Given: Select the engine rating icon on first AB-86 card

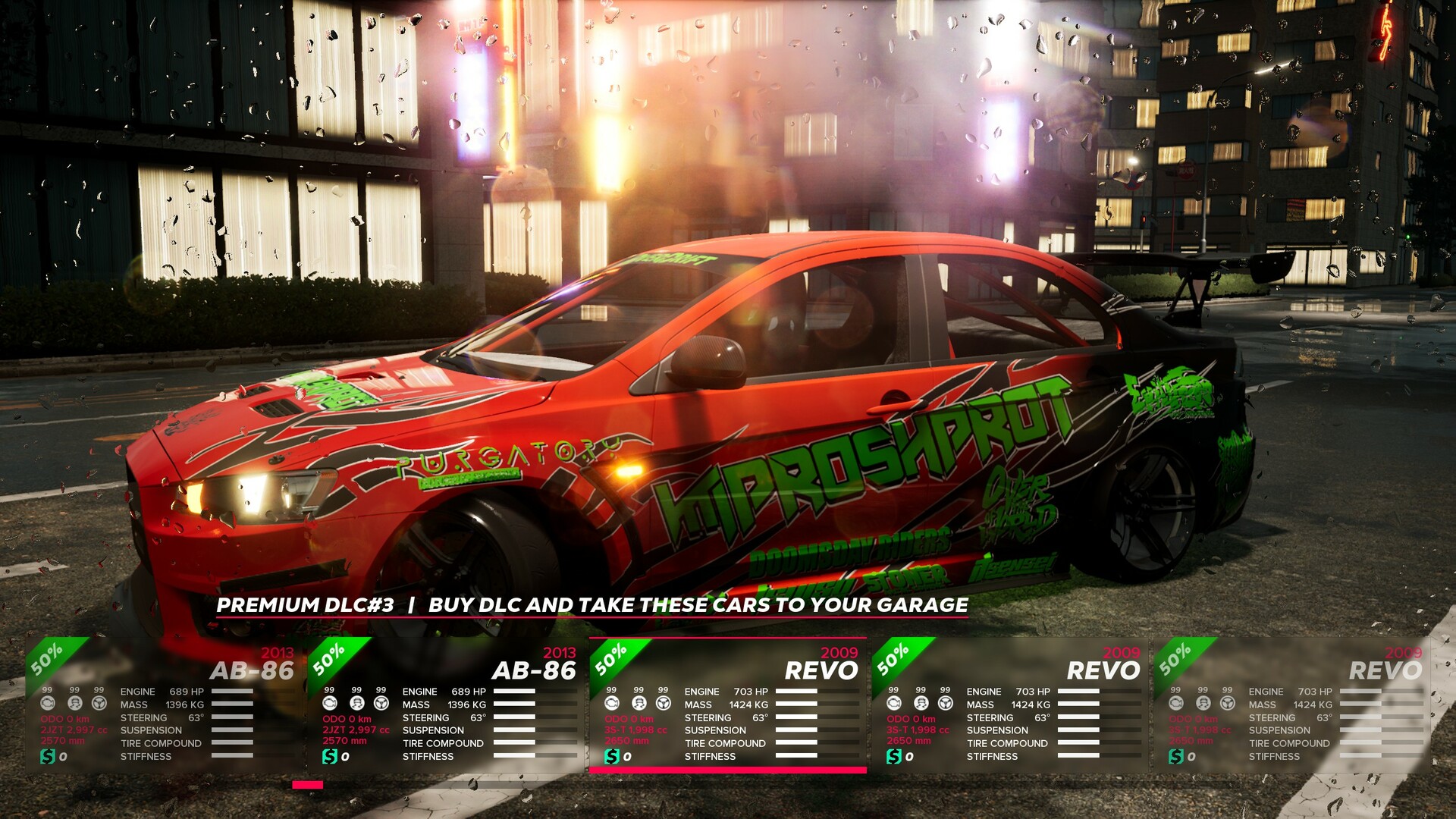Looking at the screenshot, I should coord(47,703).
